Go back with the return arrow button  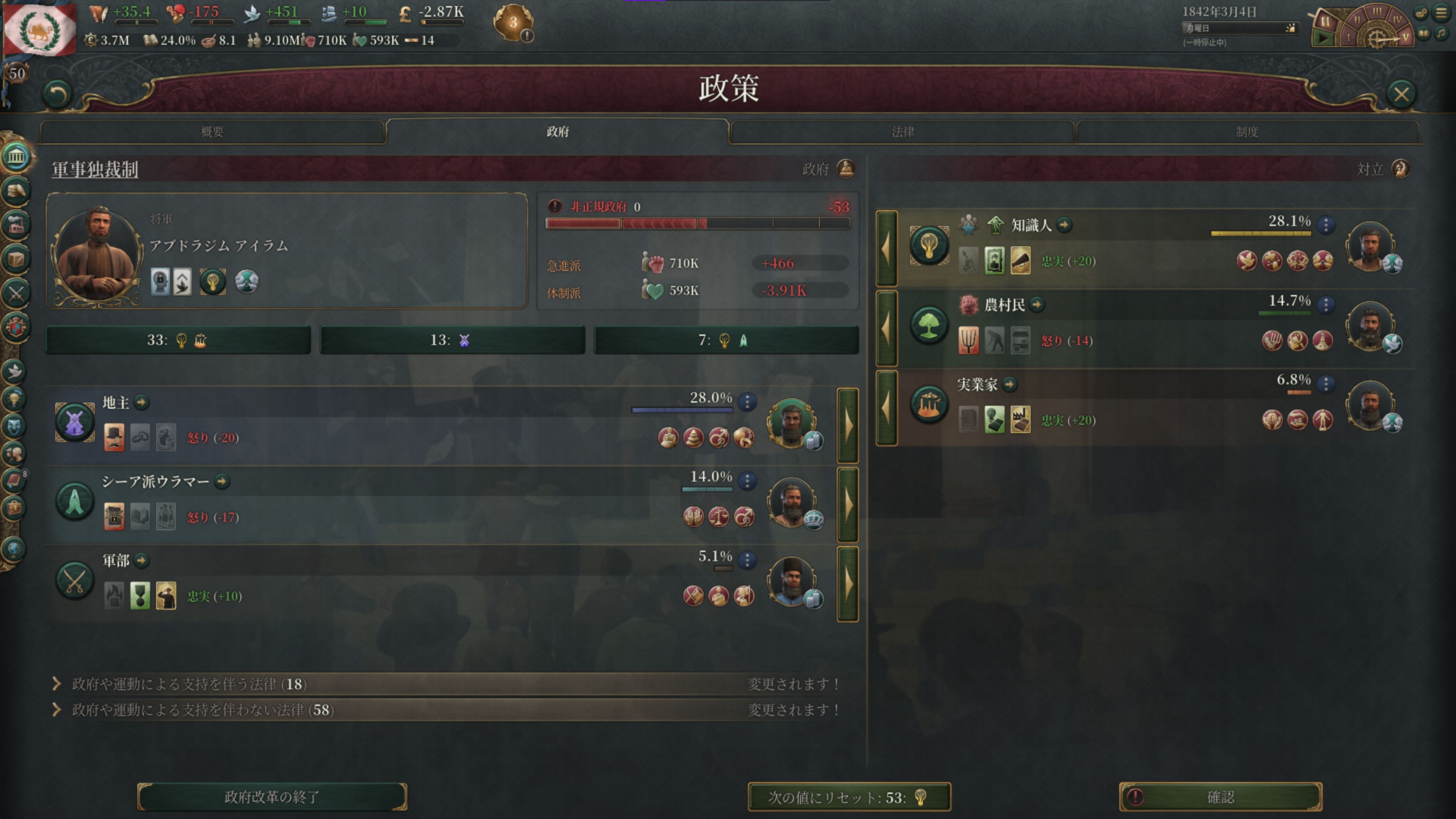(x=58, y=94)
